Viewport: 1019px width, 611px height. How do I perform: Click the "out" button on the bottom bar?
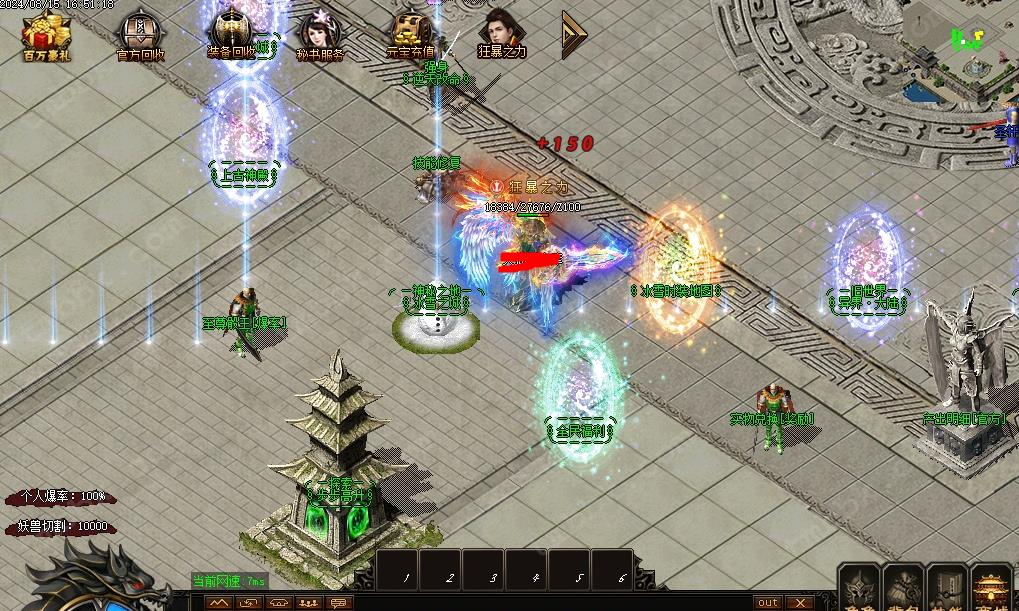pyautogui.click(x=768, y=602)
